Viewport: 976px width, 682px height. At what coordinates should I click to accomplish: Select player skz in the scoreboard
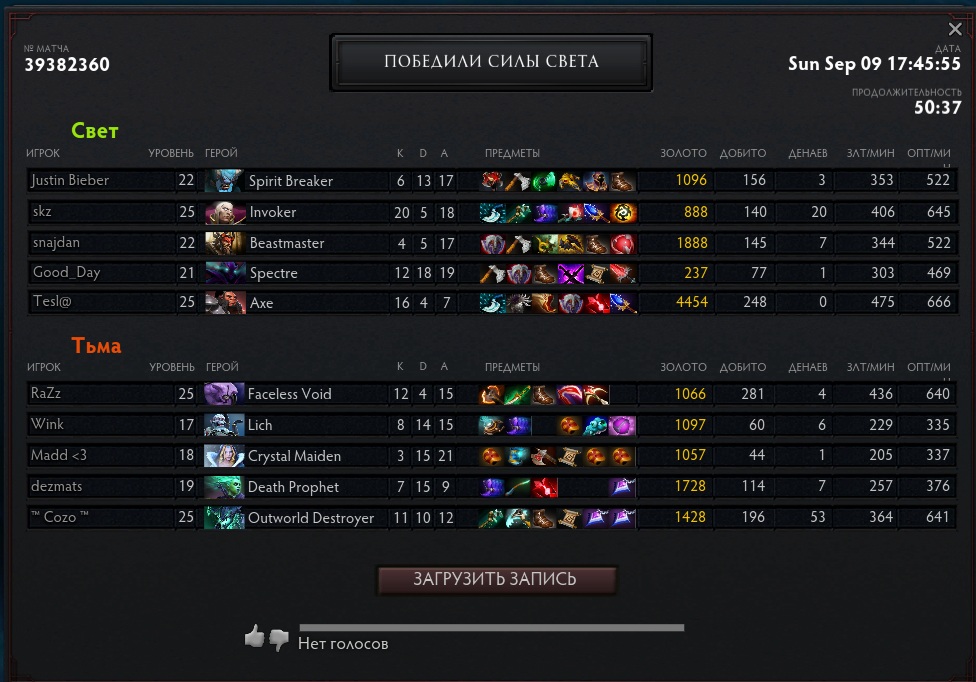pyautogui.click(x=42, y=212)
